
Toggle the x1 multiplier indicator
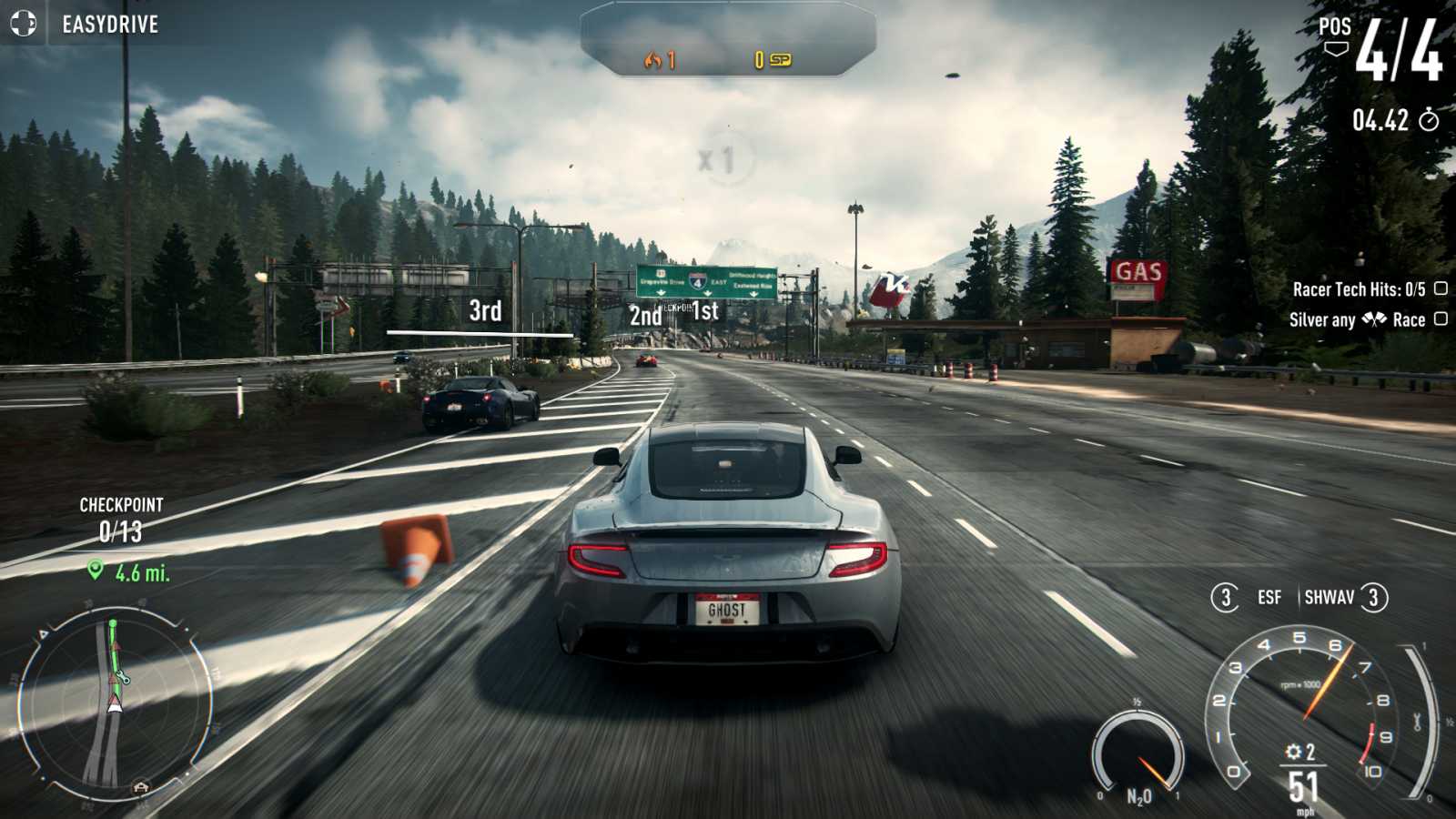click(x=718, y=159)
